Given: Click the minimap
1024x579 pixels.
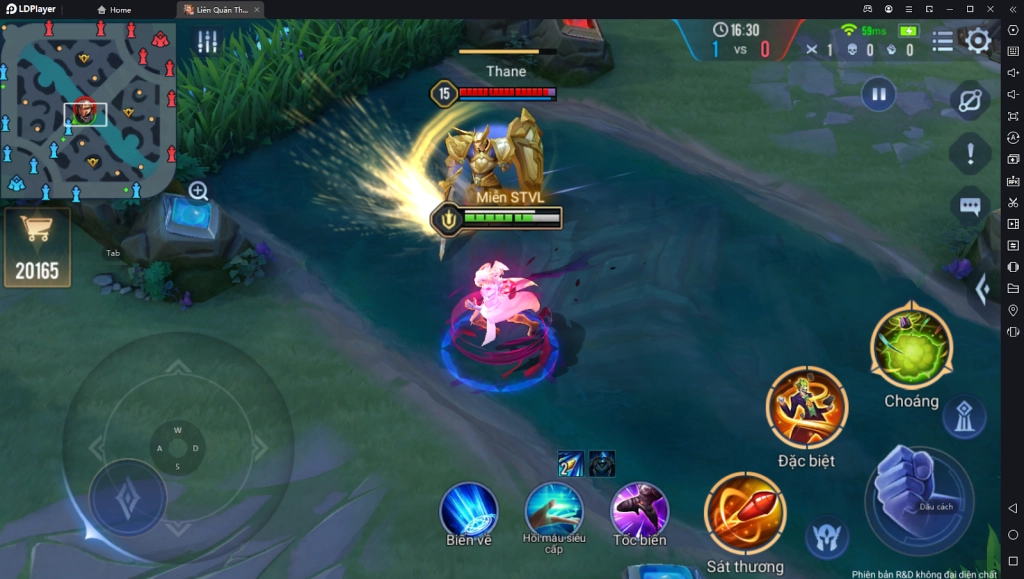Looking at the screenshot, I should pyautogui.click(x=88, y=109).
